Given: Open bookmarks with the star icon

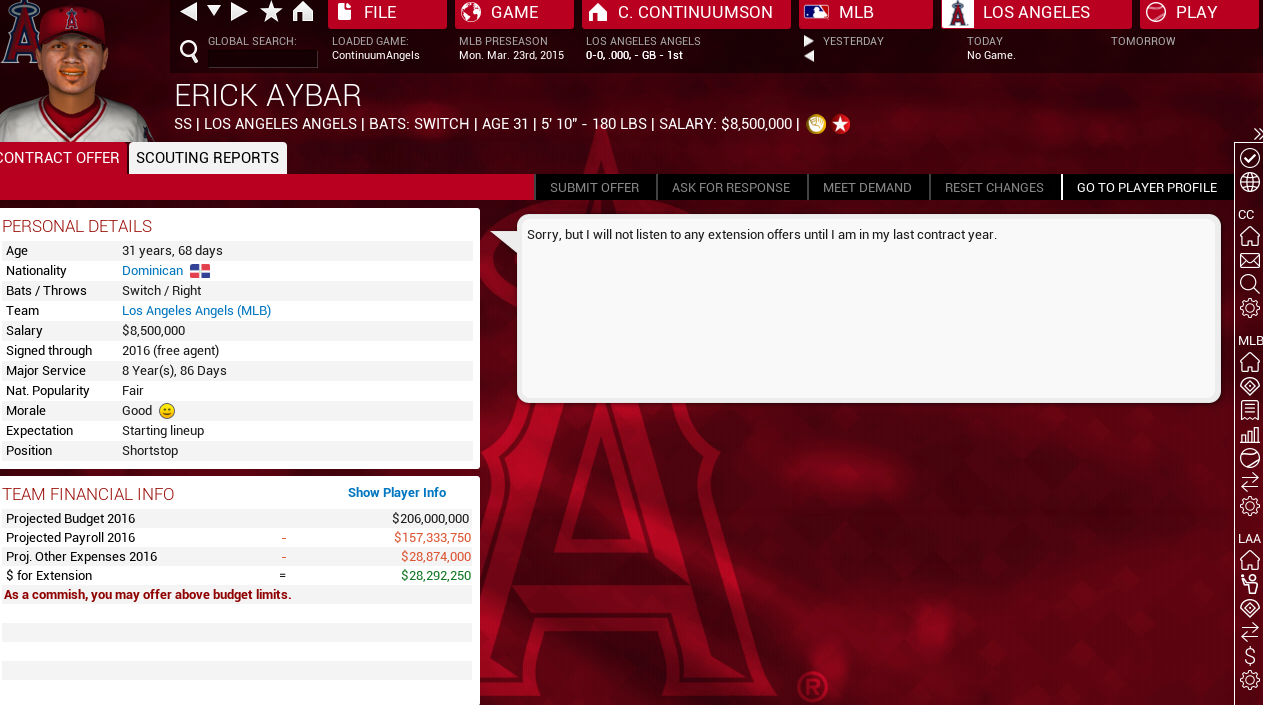Looking at the screenshot, I should (x=271, y=12).
